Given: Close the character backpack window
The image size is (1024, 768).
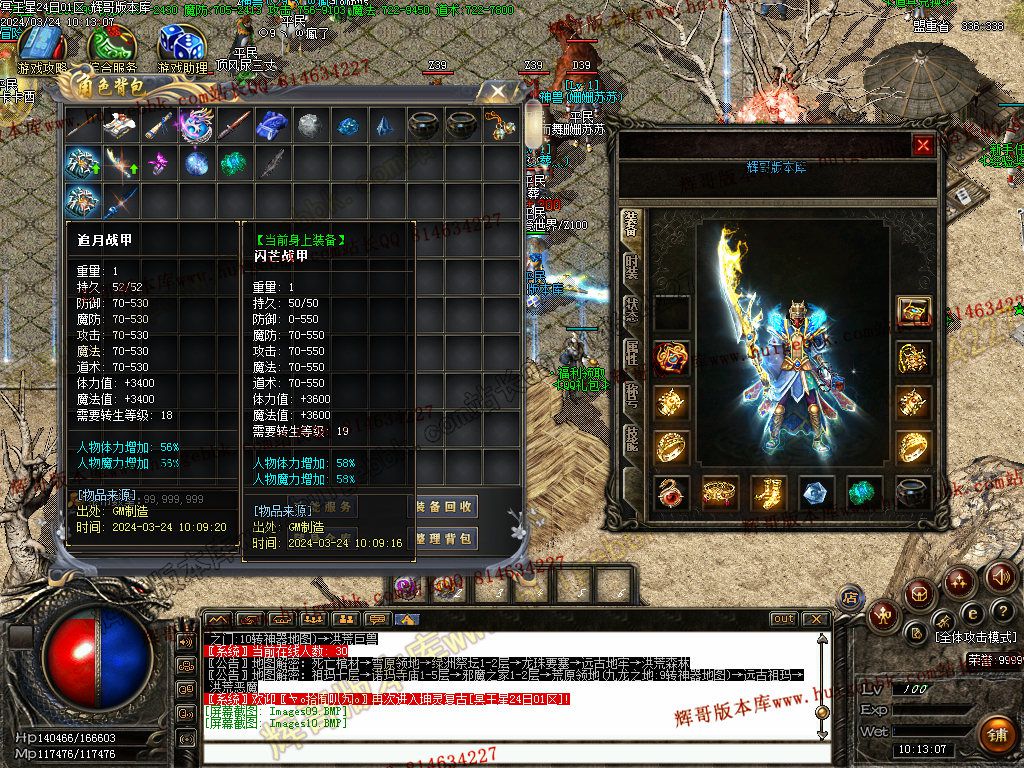Looking at the screenshot, I should tap(494, 93).
